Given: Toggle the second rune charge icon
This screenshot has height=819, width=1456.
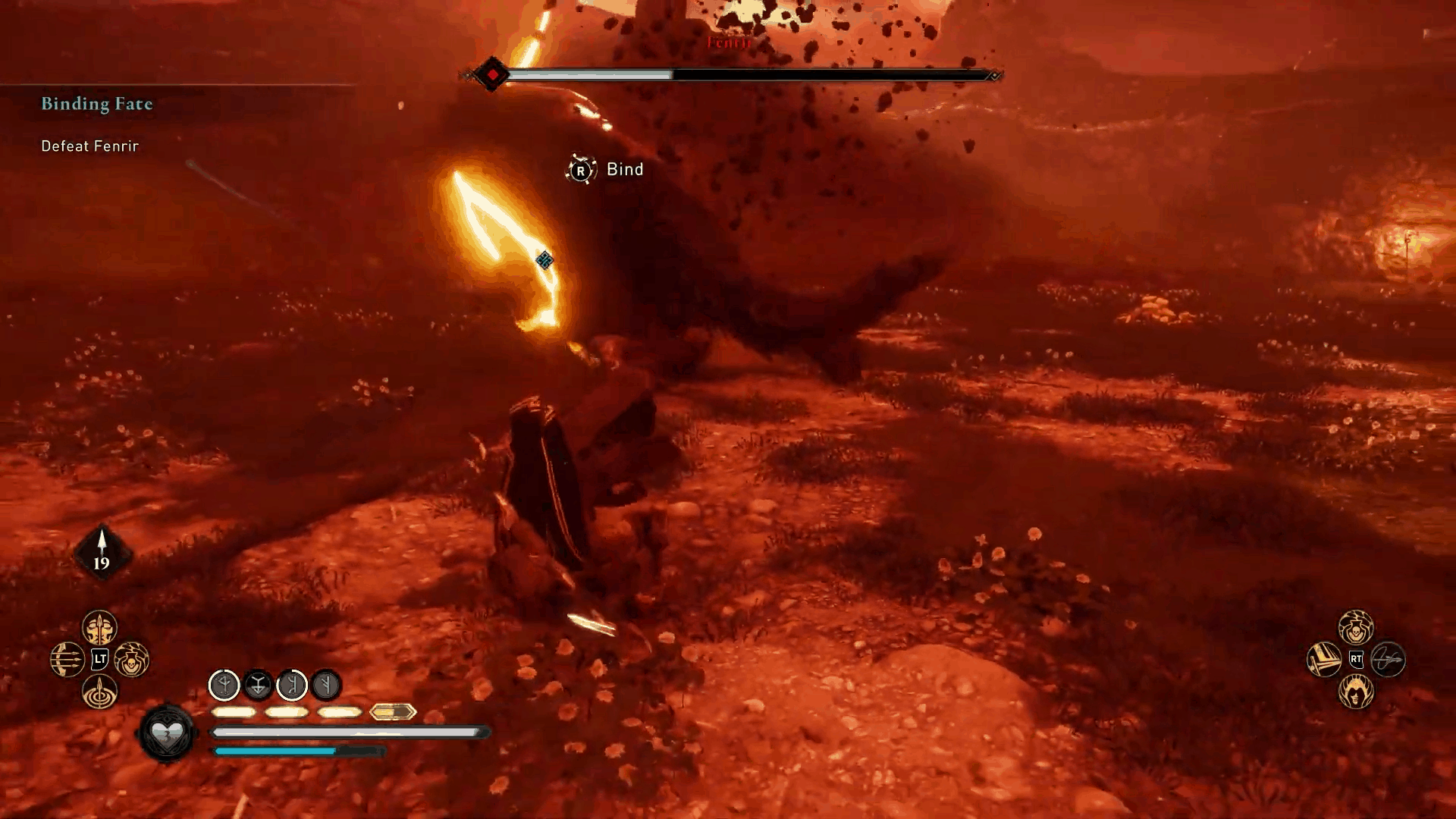Looking at the screenshot, I should (259, 686).
